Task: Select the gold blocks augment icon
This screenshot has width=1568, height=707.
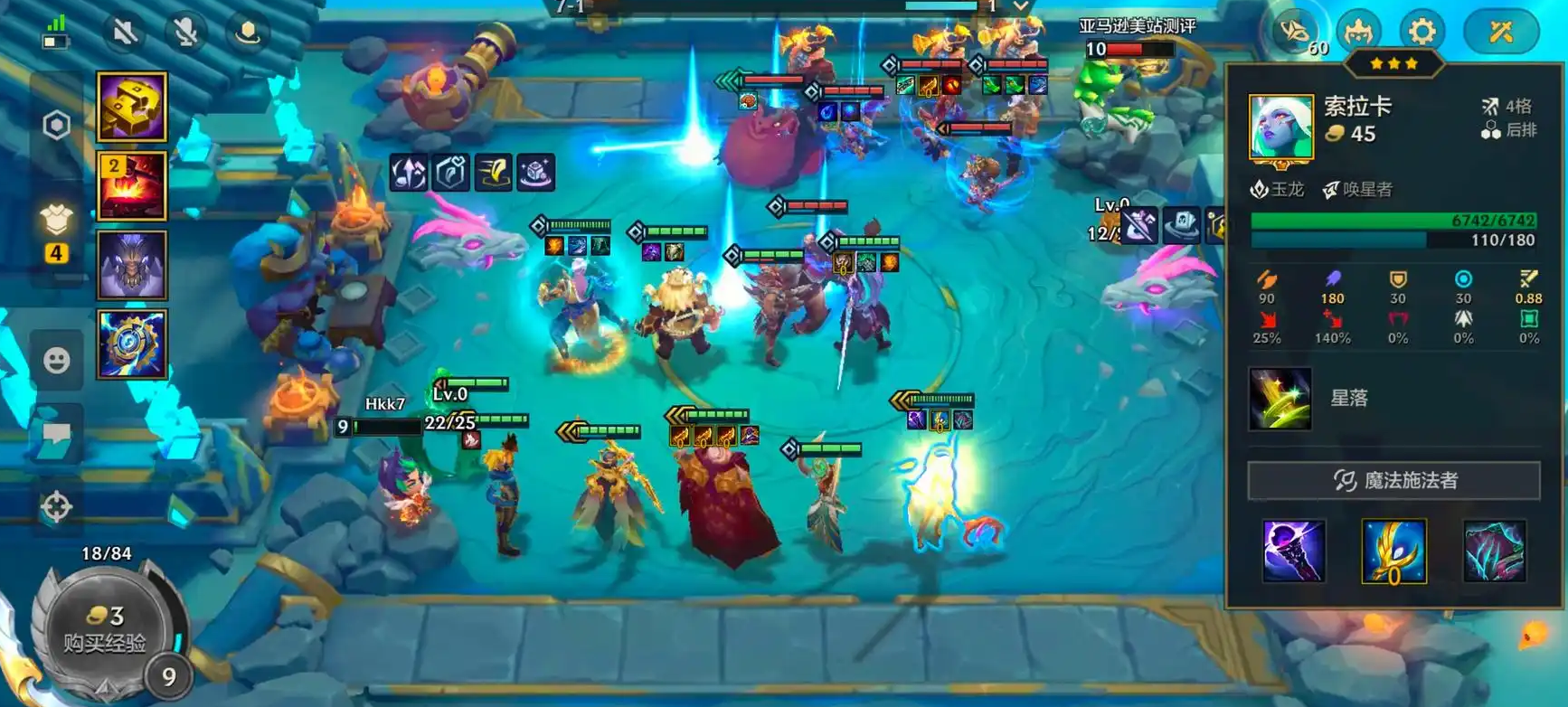Action: pyautogui.click(x=132, y=108)
